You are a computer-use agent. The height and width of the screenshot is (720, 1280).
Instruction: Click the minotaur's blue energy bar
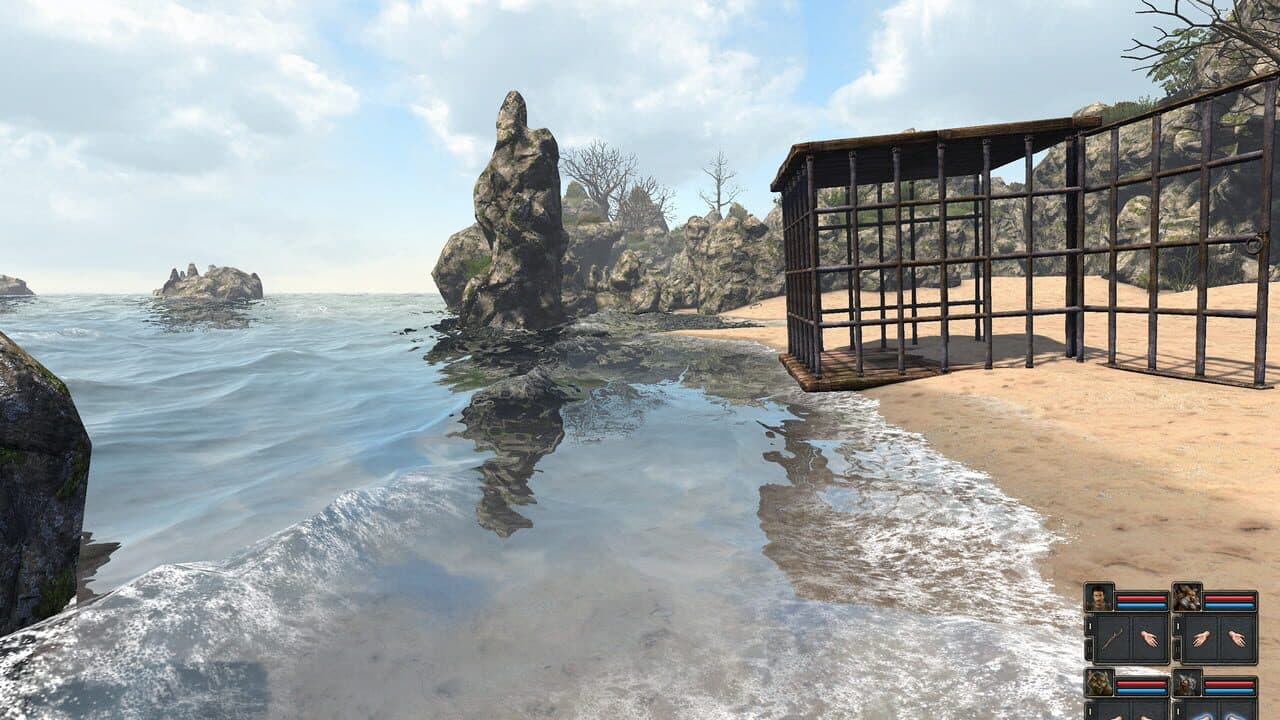tap(1230, 605)
